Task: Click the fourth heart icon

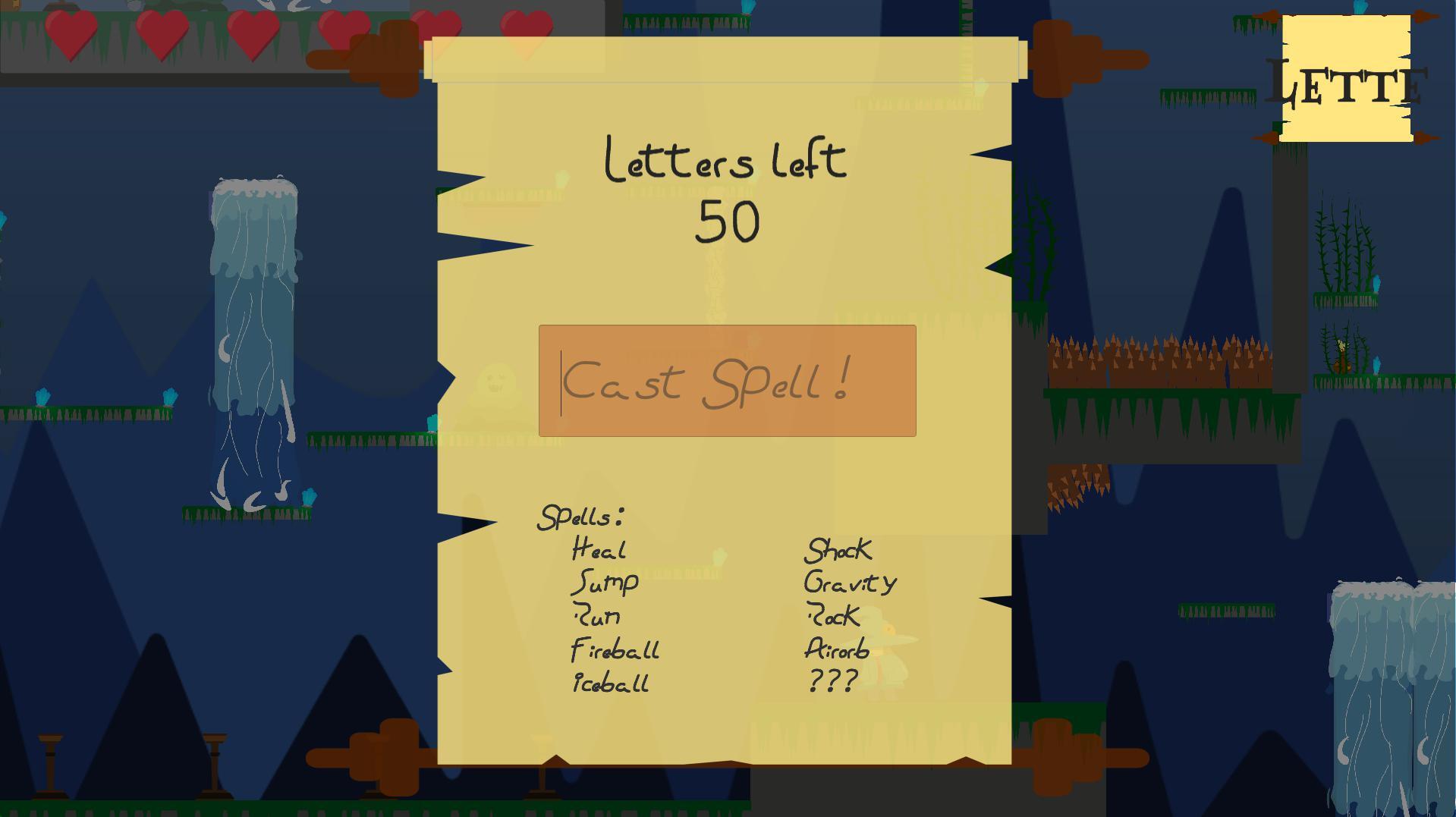Action: [x=344, y=30]
